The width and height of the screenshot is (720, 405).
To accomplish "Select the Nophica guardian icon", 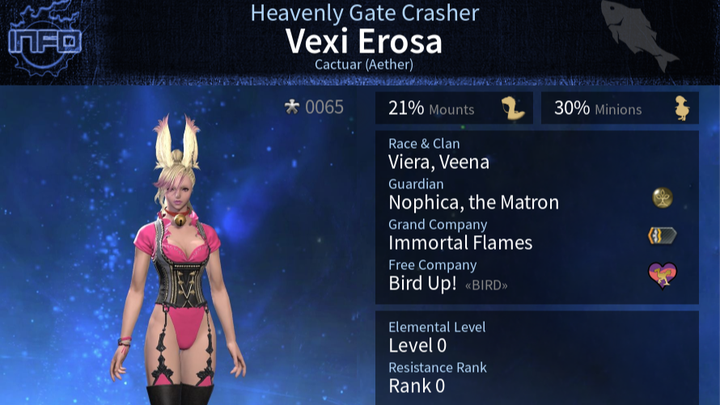I will coord(661,198).
